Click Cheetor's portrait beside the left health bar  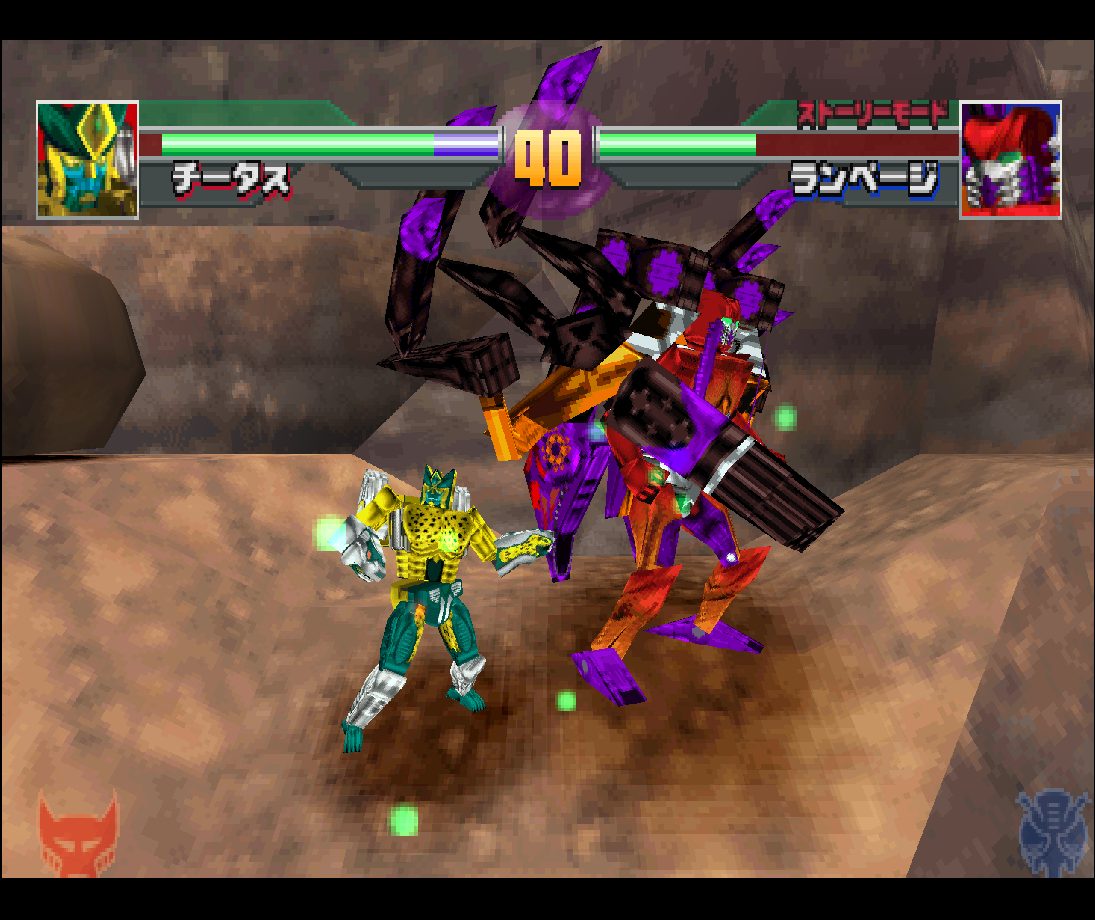click(87, 160)
